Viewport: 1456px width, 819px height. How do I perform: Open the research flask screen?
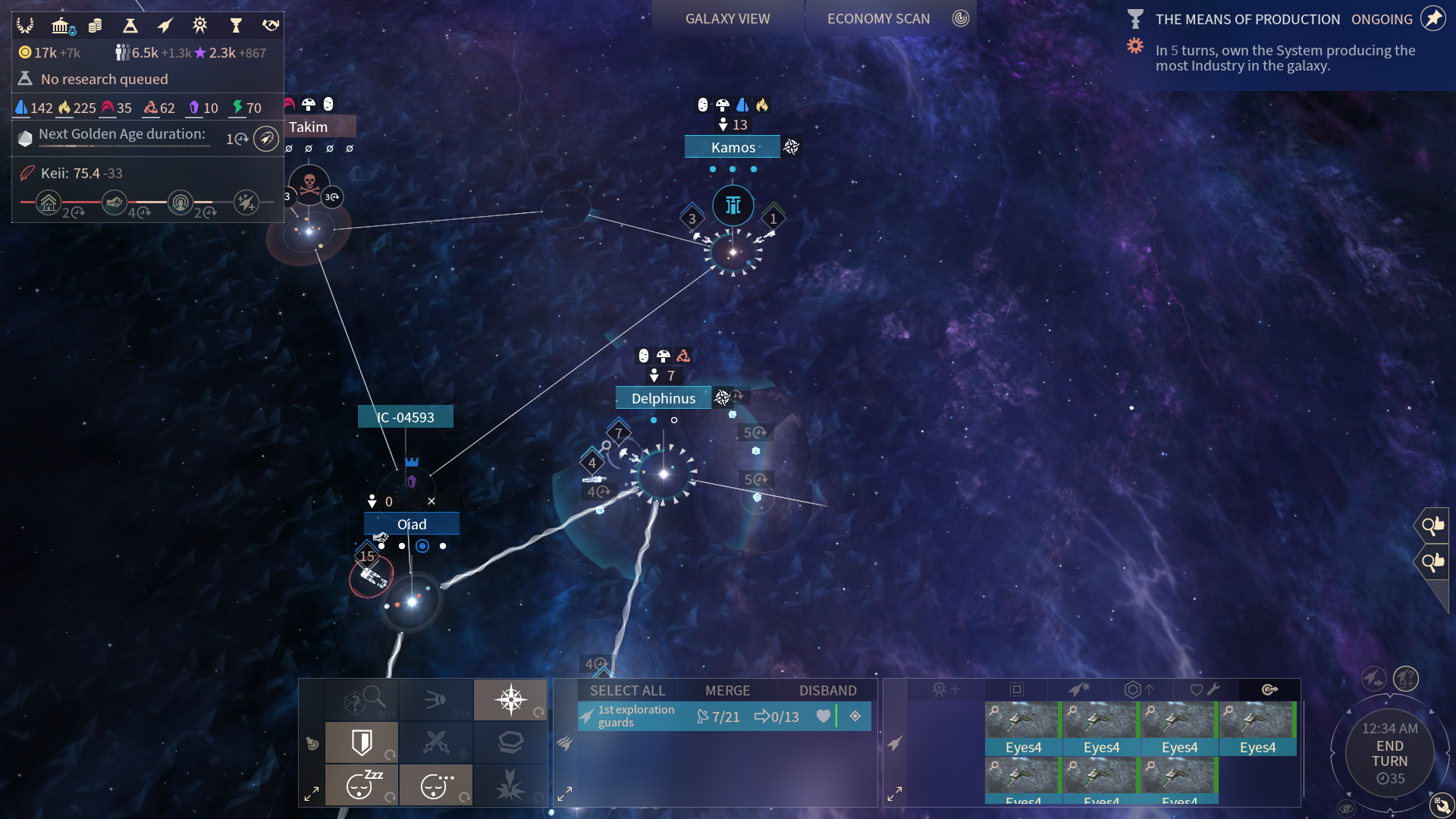130,26
